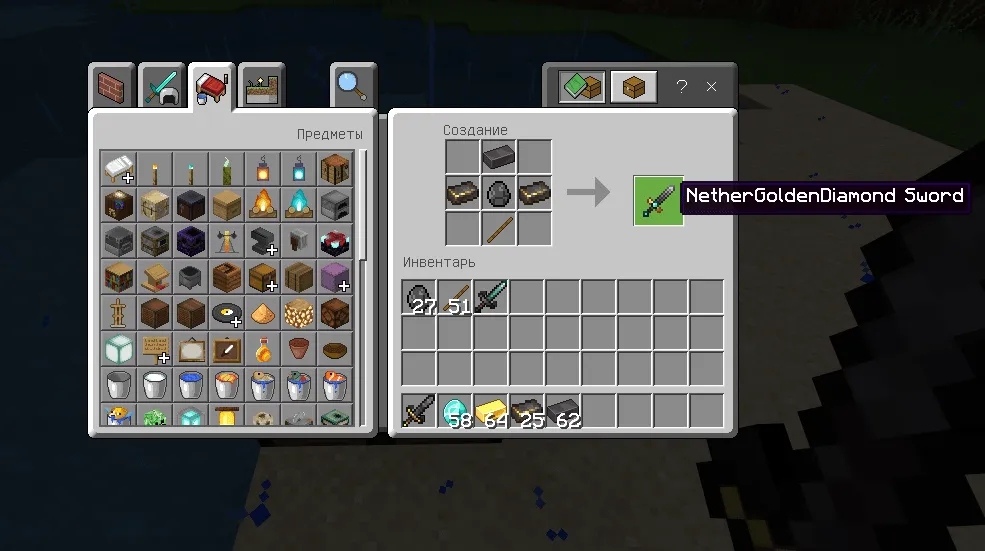Pick the anvil from the item list
985x551 pixels.
tap(263, 241)
